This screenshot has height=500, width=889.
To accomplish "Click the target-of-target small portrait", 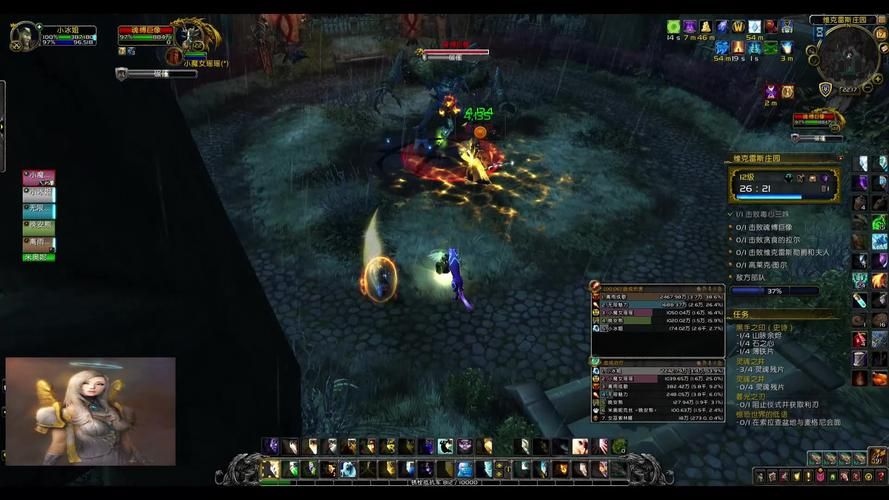I will tap(173, 58).
